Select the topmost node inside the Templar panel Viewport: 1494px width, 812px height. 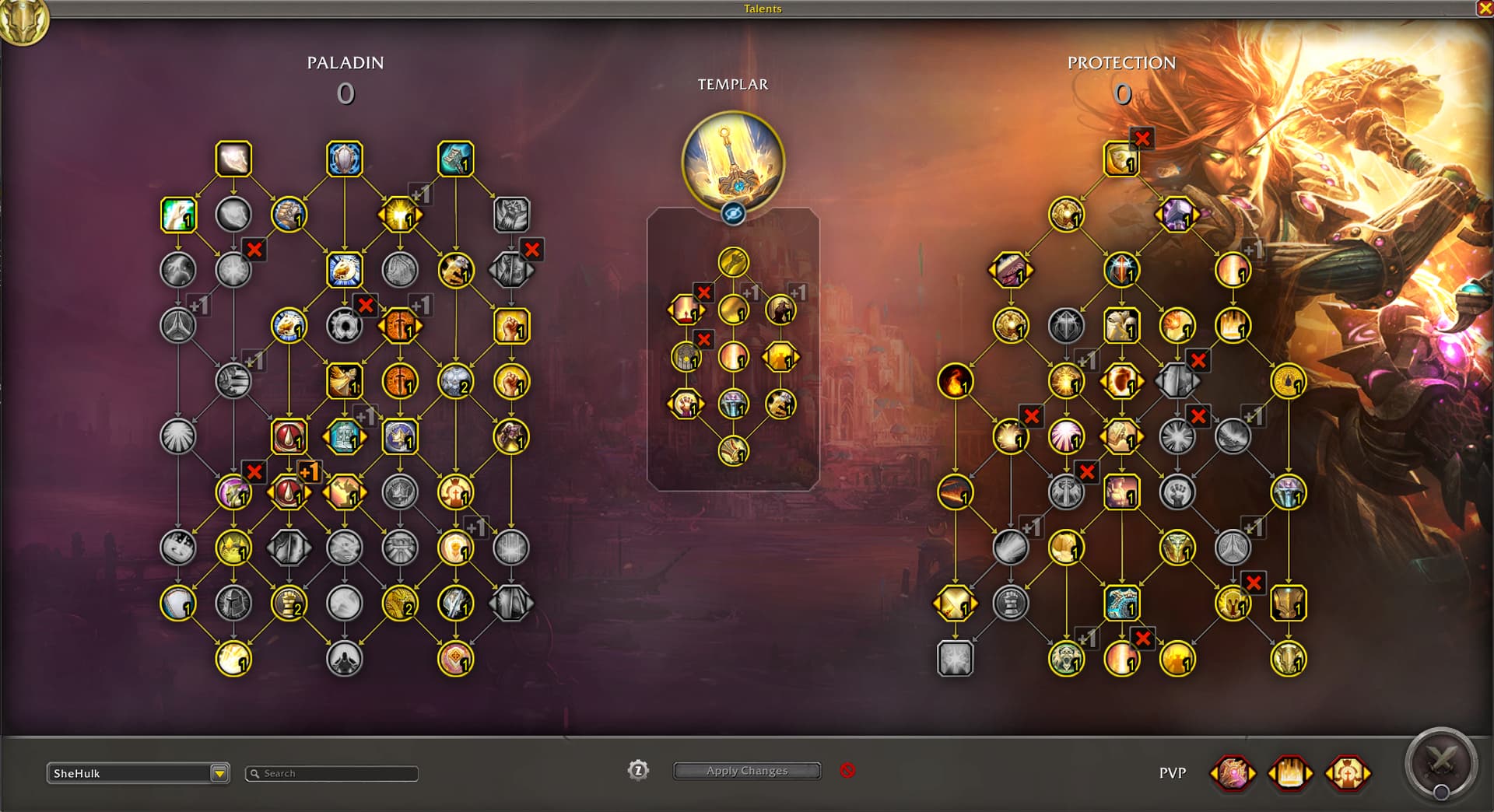click(x=733, y=262)
